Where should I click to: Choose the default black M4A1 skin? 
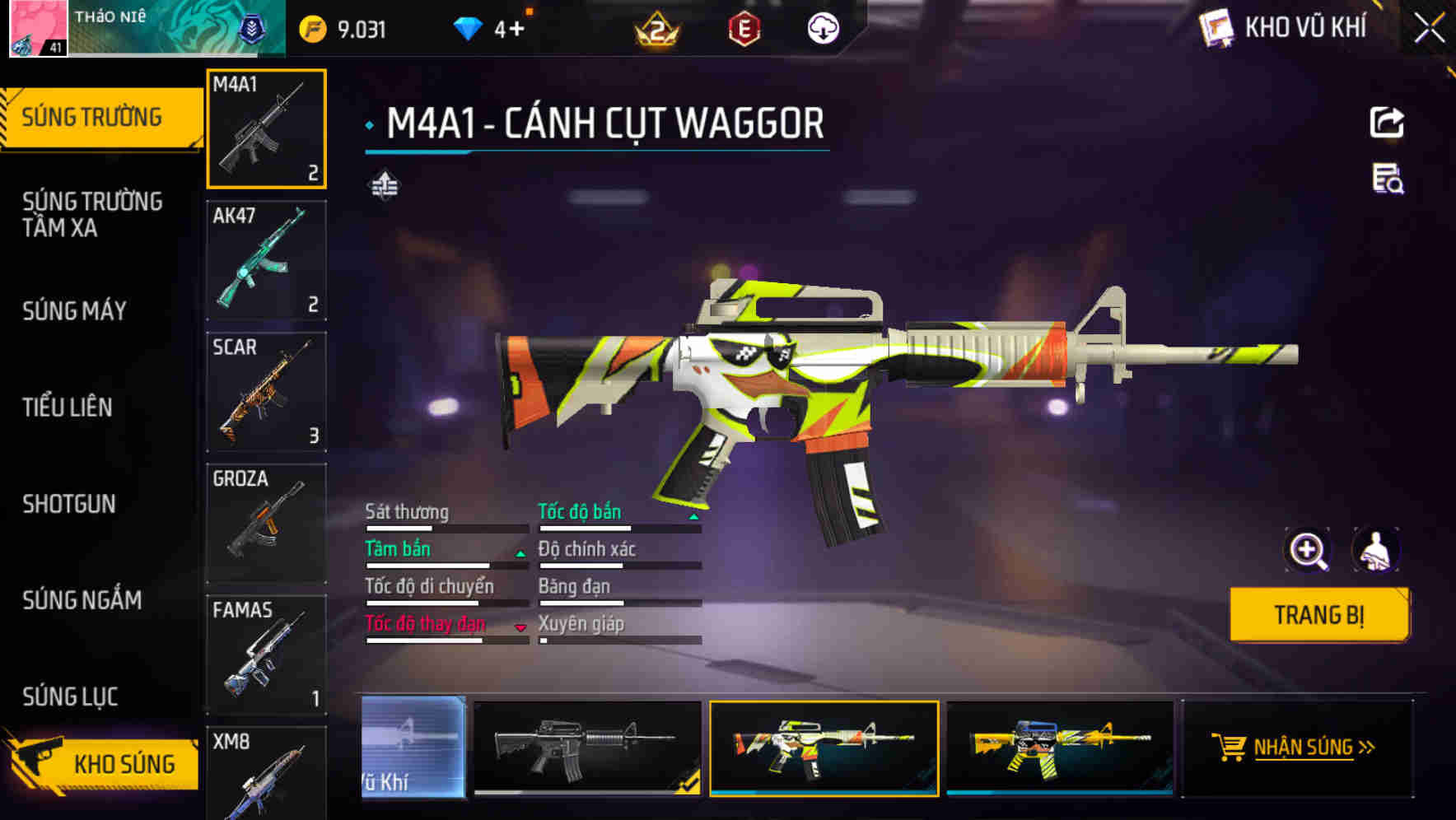[x=587, y=748]
